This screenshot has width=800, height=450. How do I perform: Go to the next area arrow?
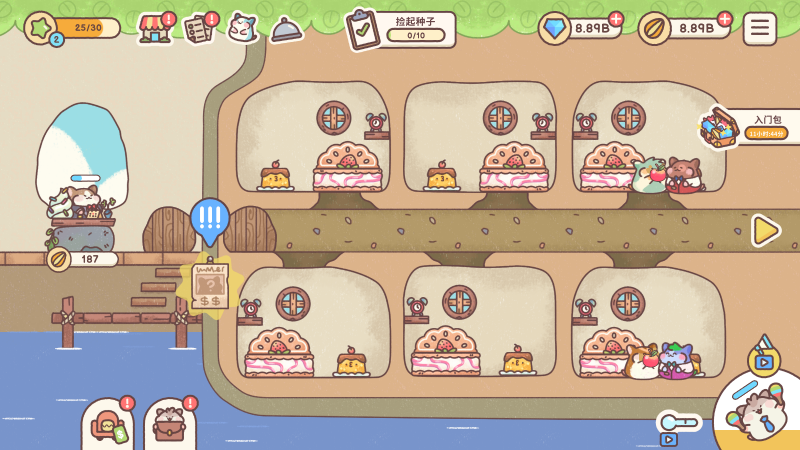click(x=766, y=230)
